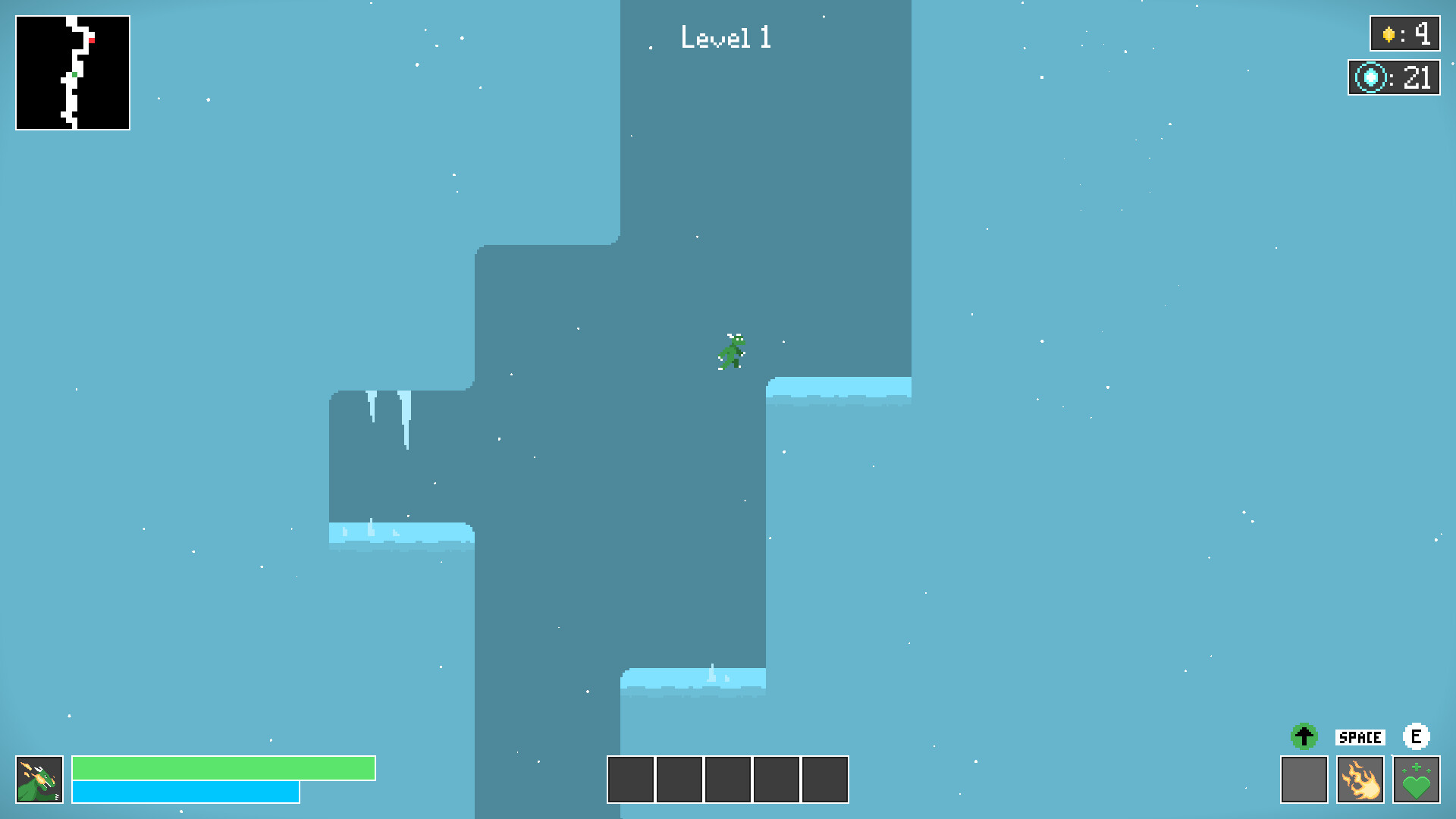Click the coin icon beside the counter 4
Image resolution: width=1456 pixels, height=819 pixels.
coord(1390,33)
